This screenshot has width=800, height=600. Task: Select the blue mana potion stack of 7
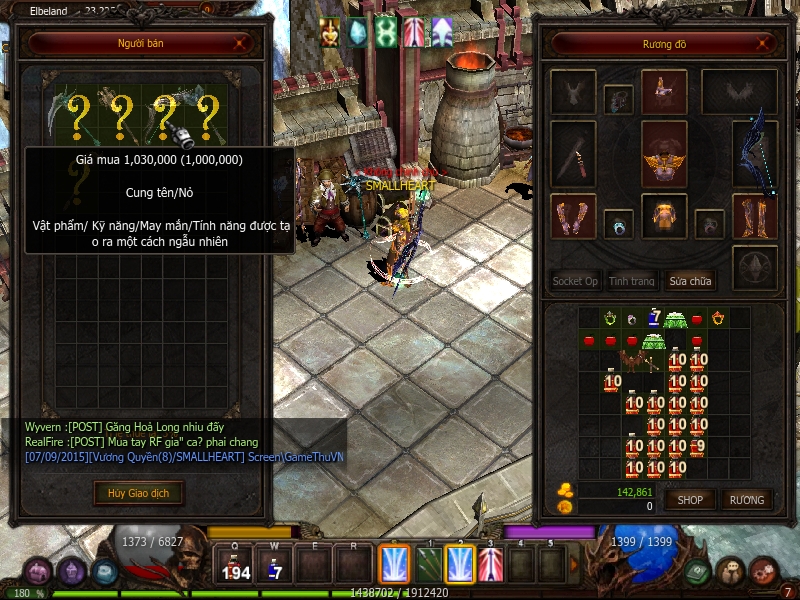(x=654, y=318)
